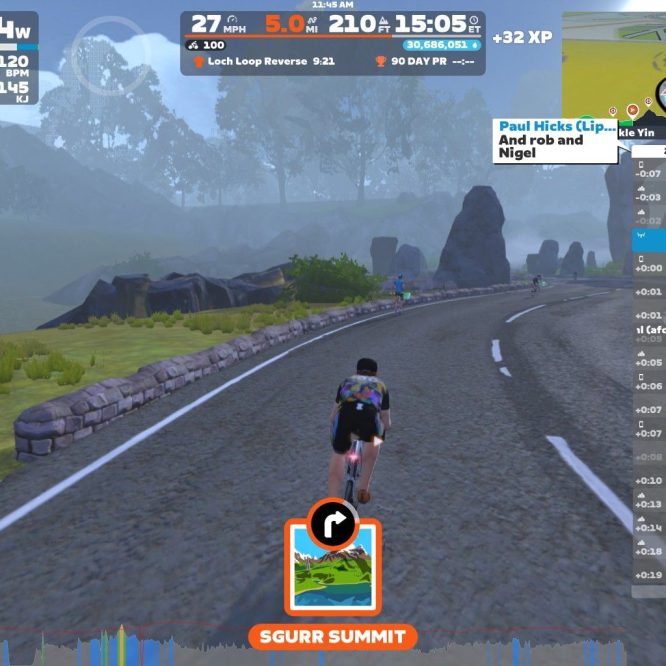This screenshot has width=666, height=666.
Task: Click the 90 Day PR trophy entry
Action: [424, 62]
